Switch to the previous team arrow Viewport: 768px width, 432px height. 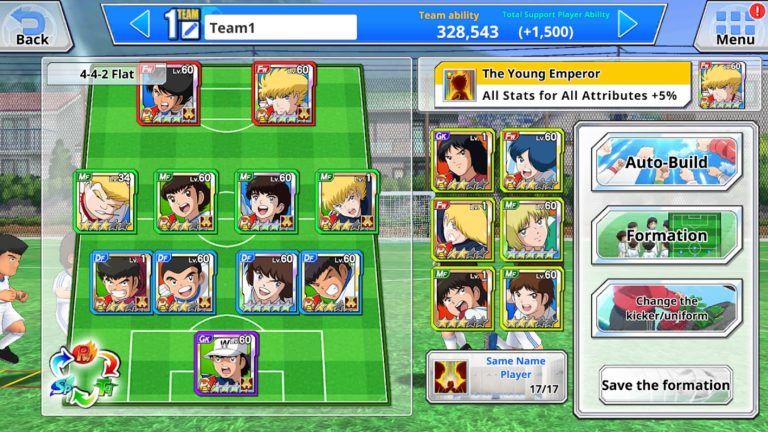coord(140,23)
